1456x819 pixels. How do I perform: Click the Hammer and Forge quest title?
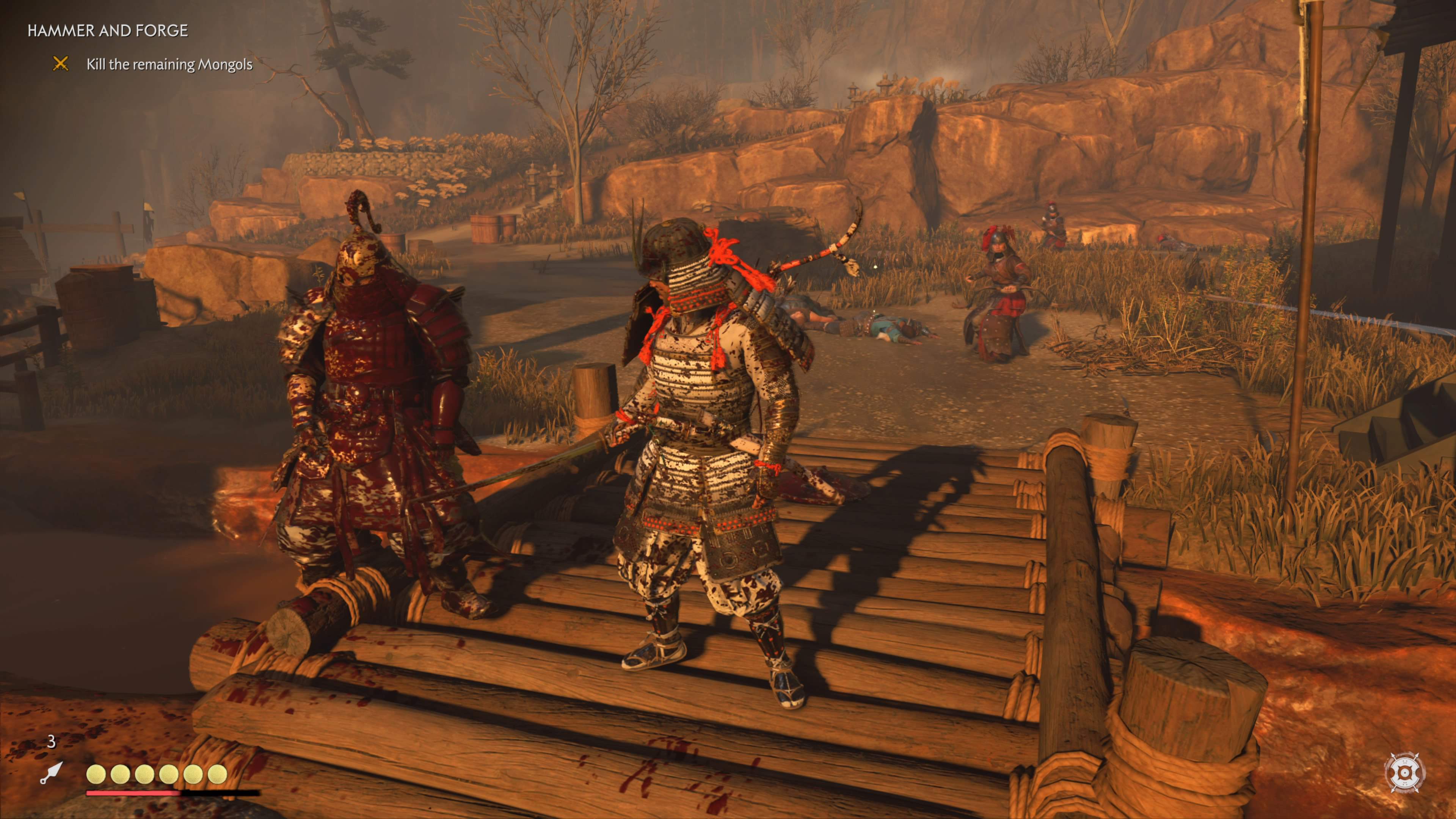107,30
